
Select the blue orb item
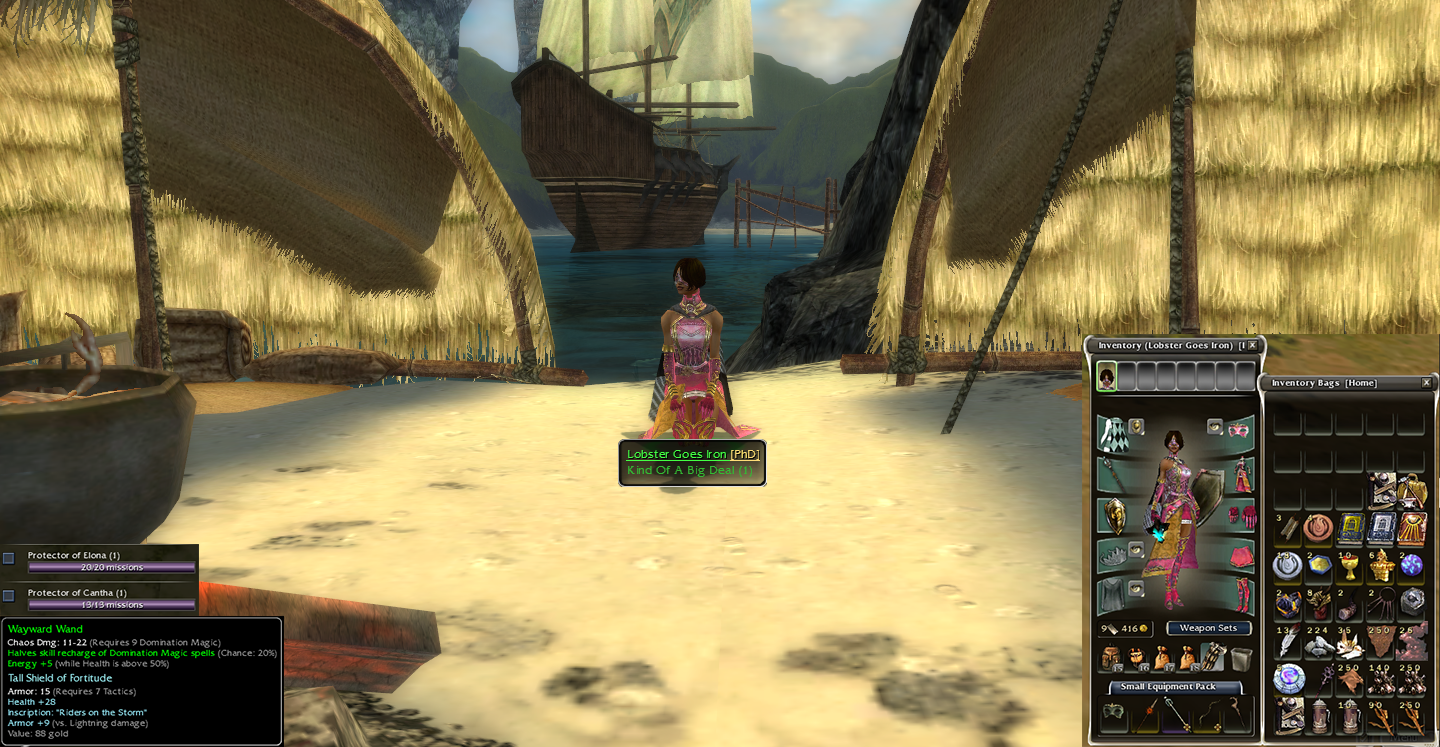[x=1411, y=566]
